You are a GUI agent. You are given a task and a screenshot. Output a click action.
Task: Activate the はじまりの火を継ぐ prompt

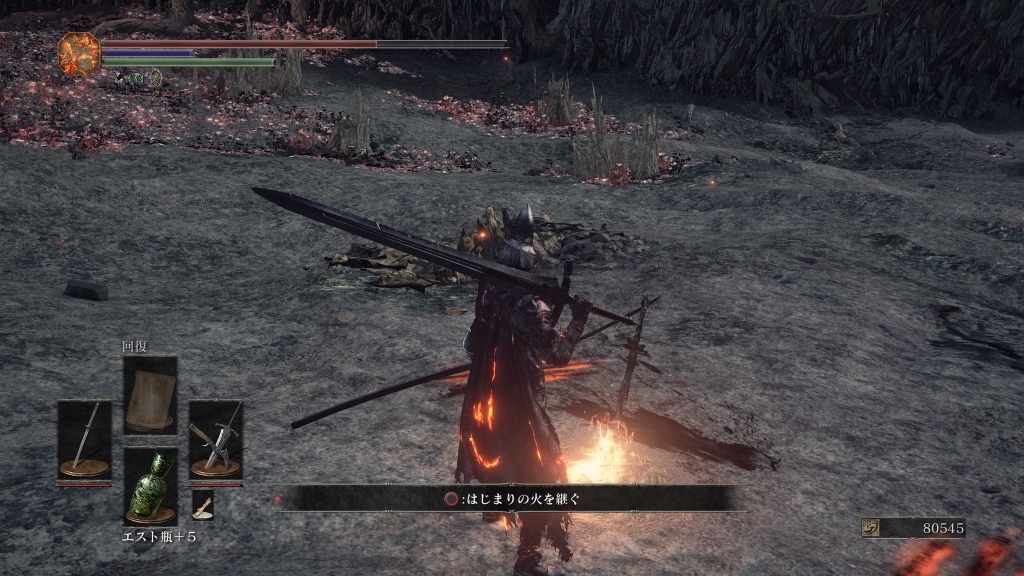click(510, 498)
